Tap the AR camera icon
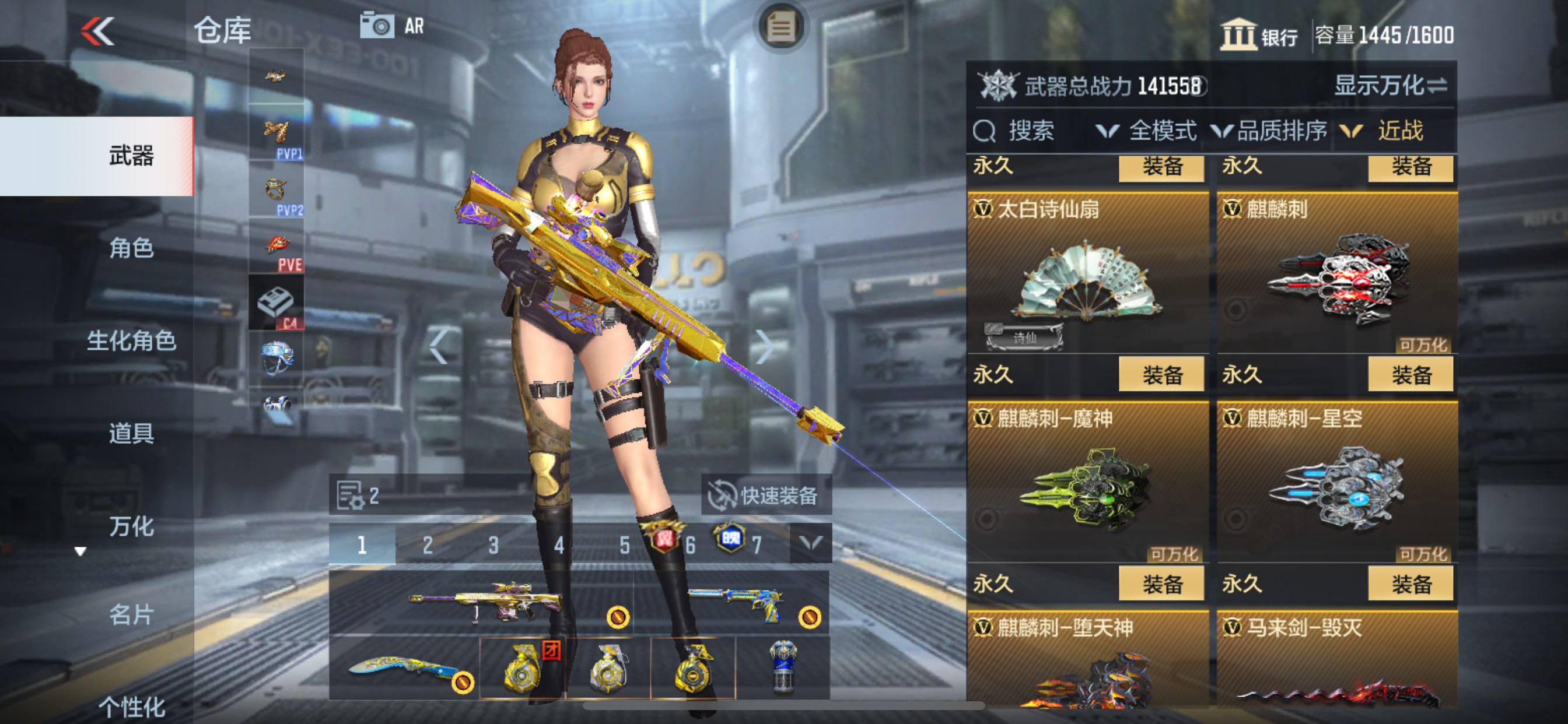The image size is (1568, 724). tap(377, 24)
